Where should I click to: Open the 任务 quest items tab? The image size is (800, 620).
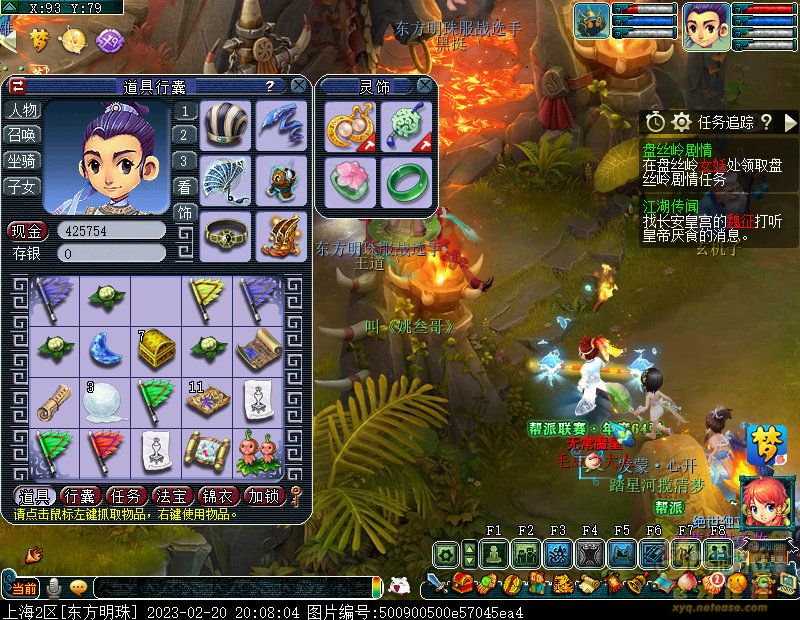pyautogui.click(x=124, y=496)
